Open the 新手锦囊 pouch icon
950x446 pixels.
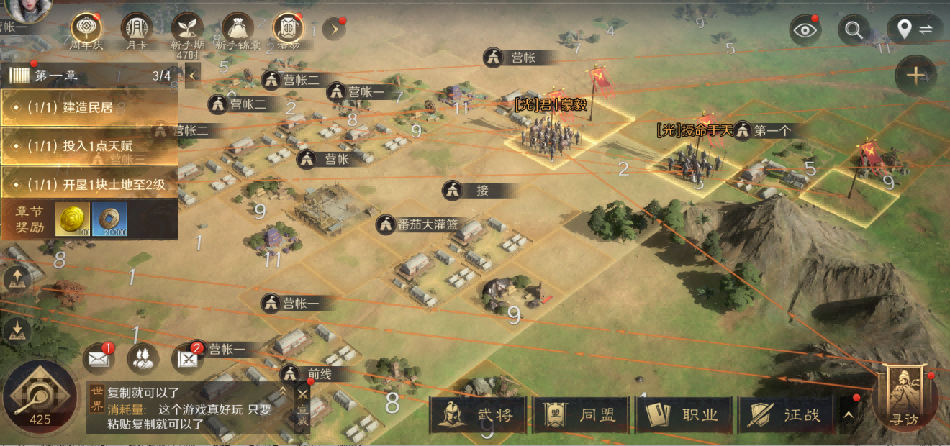click(238, 28)
